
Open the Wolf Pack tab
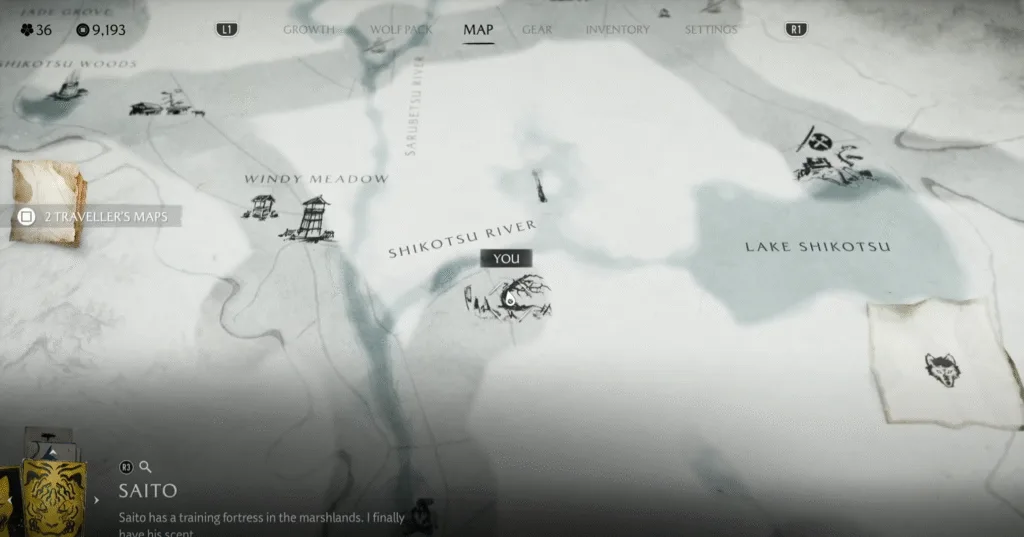[401, 30]
